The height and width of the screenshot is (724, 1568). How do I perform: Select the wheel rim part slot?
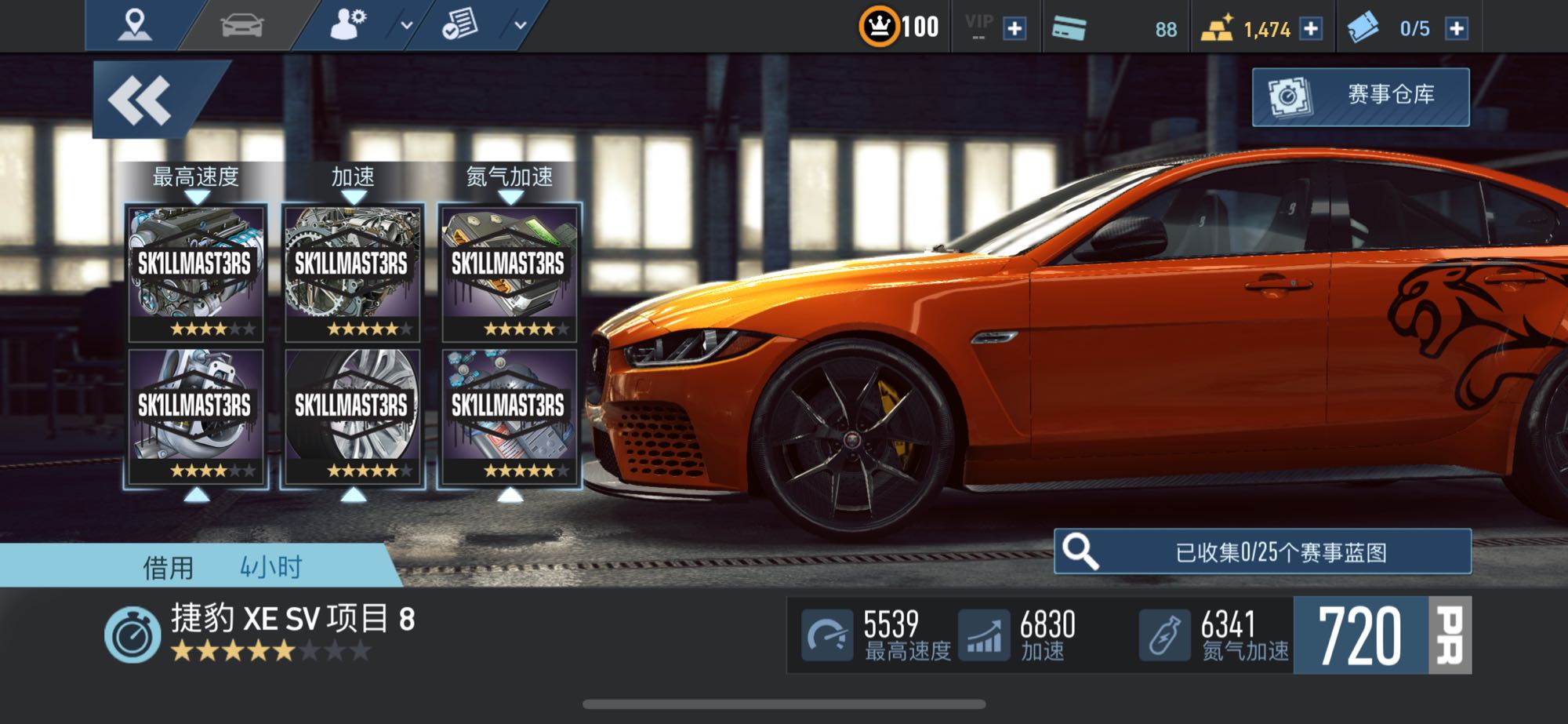(x=353, y=416)
